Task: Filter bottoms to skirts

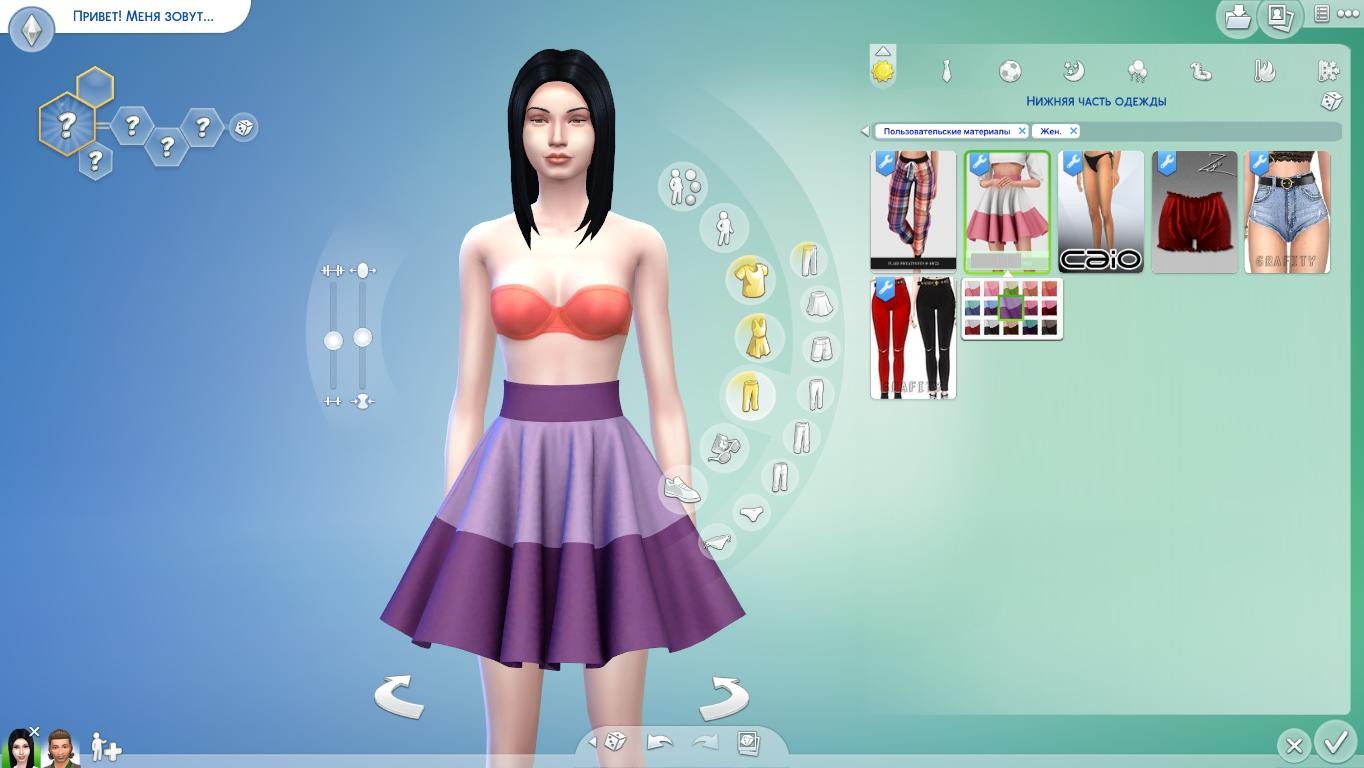Action: pos(820,303)
